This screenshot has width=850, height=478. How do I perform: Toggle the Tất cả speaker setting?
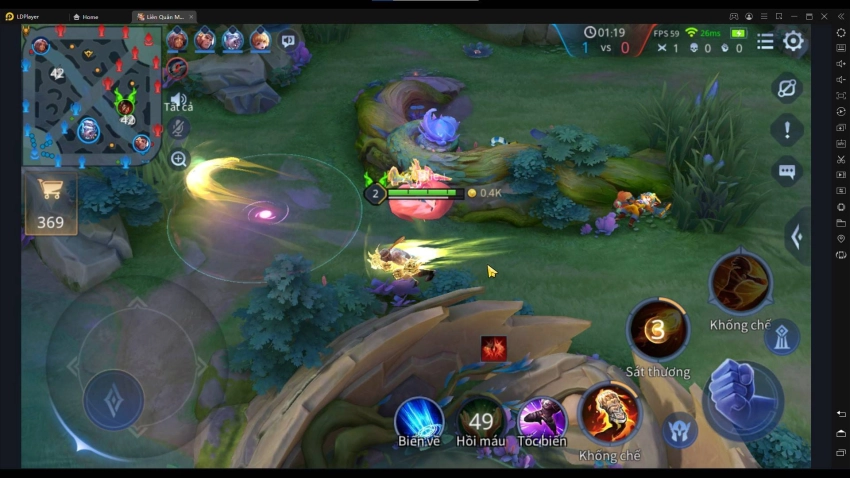178,100
